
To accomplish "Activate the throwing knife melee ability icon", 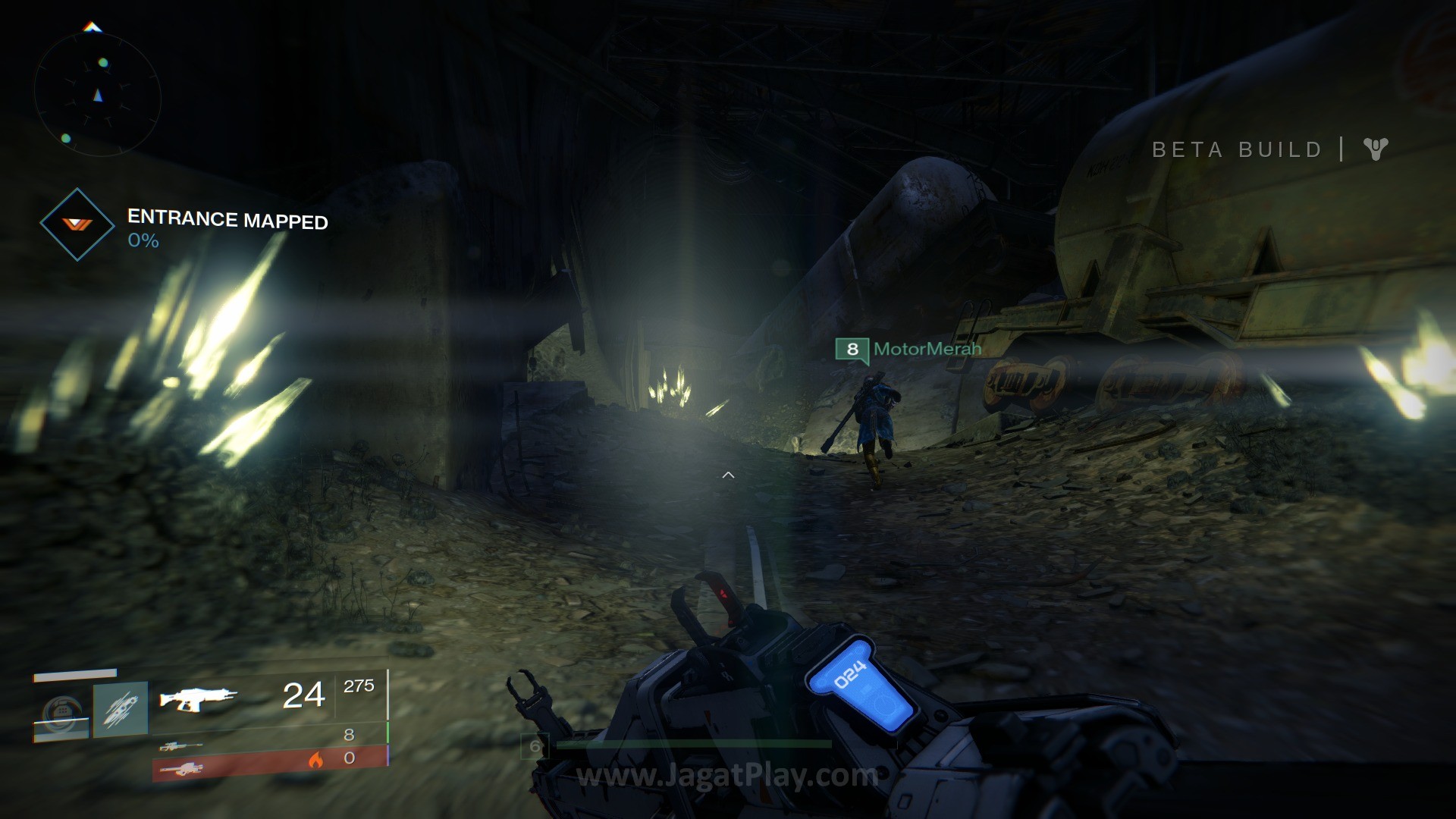I will point(121,709).
